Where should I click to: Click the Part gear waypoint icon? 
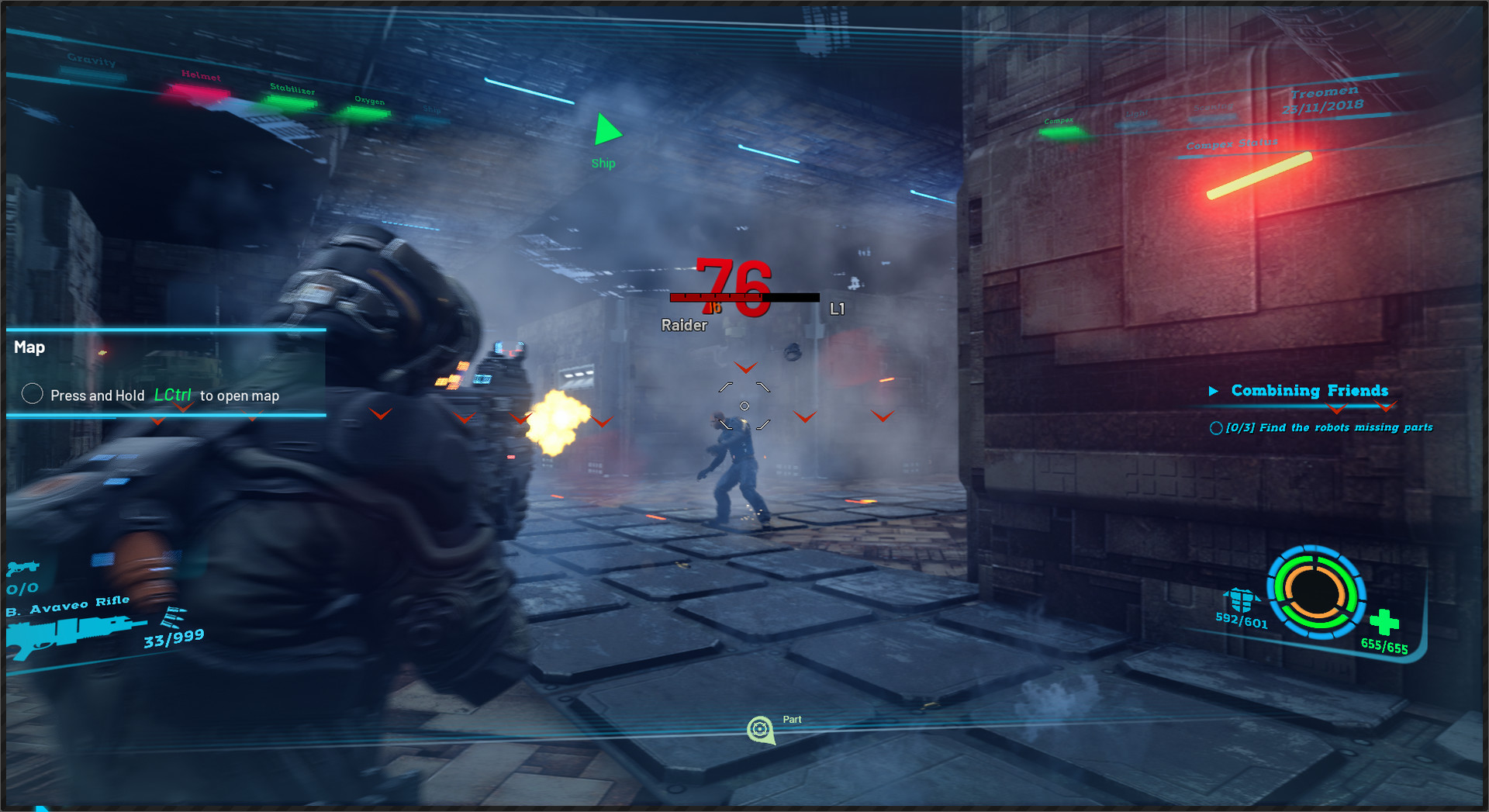click(x=760, y=728)
